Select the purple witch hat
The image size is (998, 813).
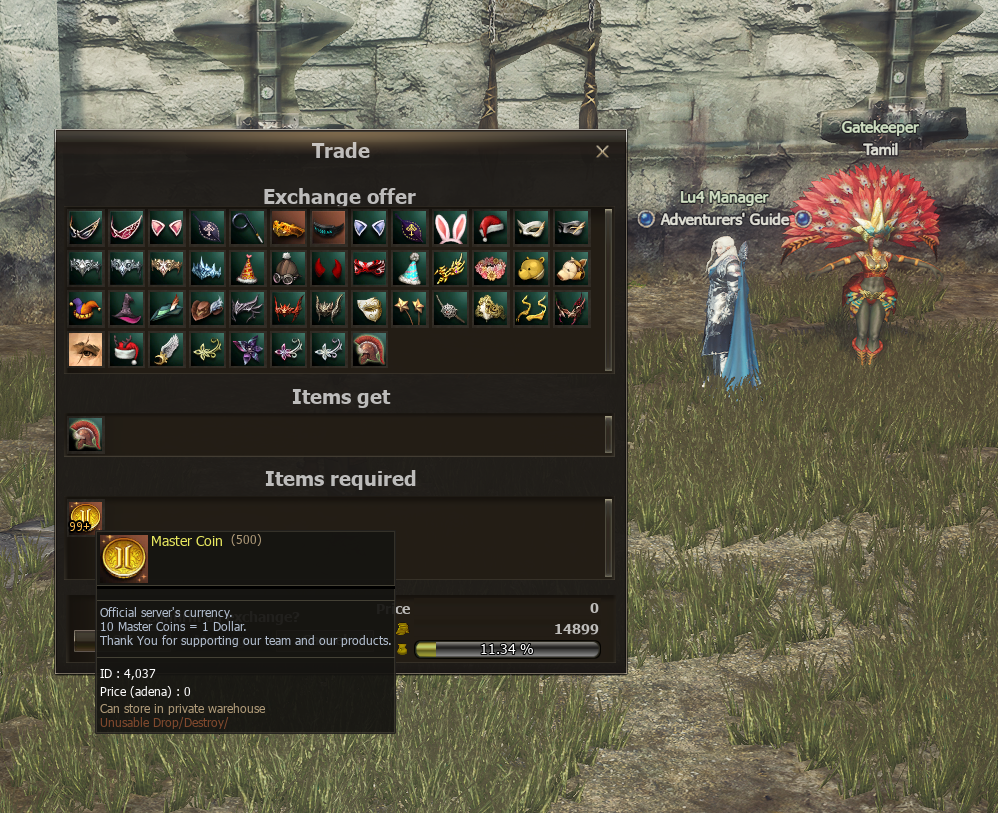126,309
